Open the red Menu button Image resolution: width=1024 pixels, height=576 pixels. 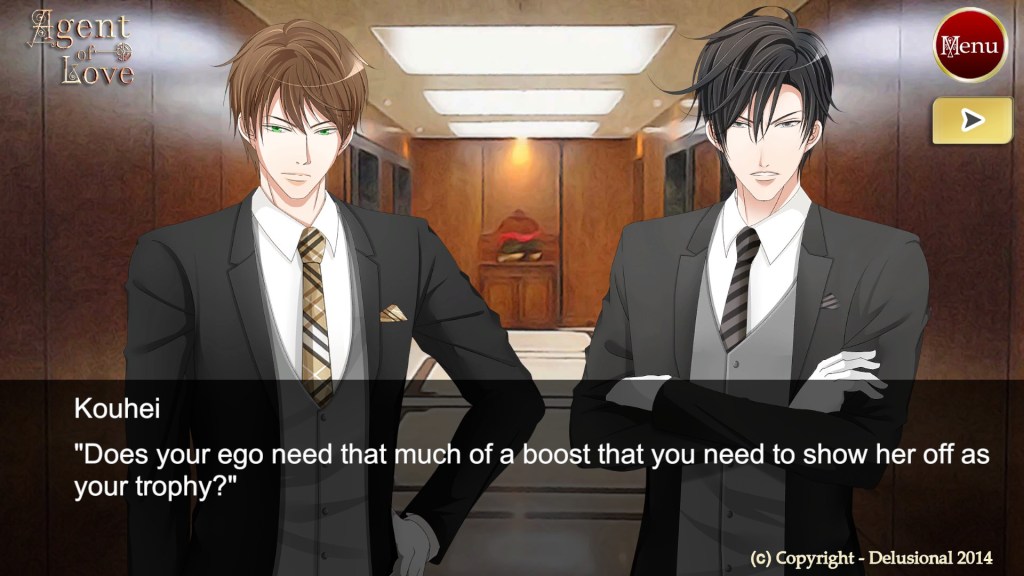(969, 45)
